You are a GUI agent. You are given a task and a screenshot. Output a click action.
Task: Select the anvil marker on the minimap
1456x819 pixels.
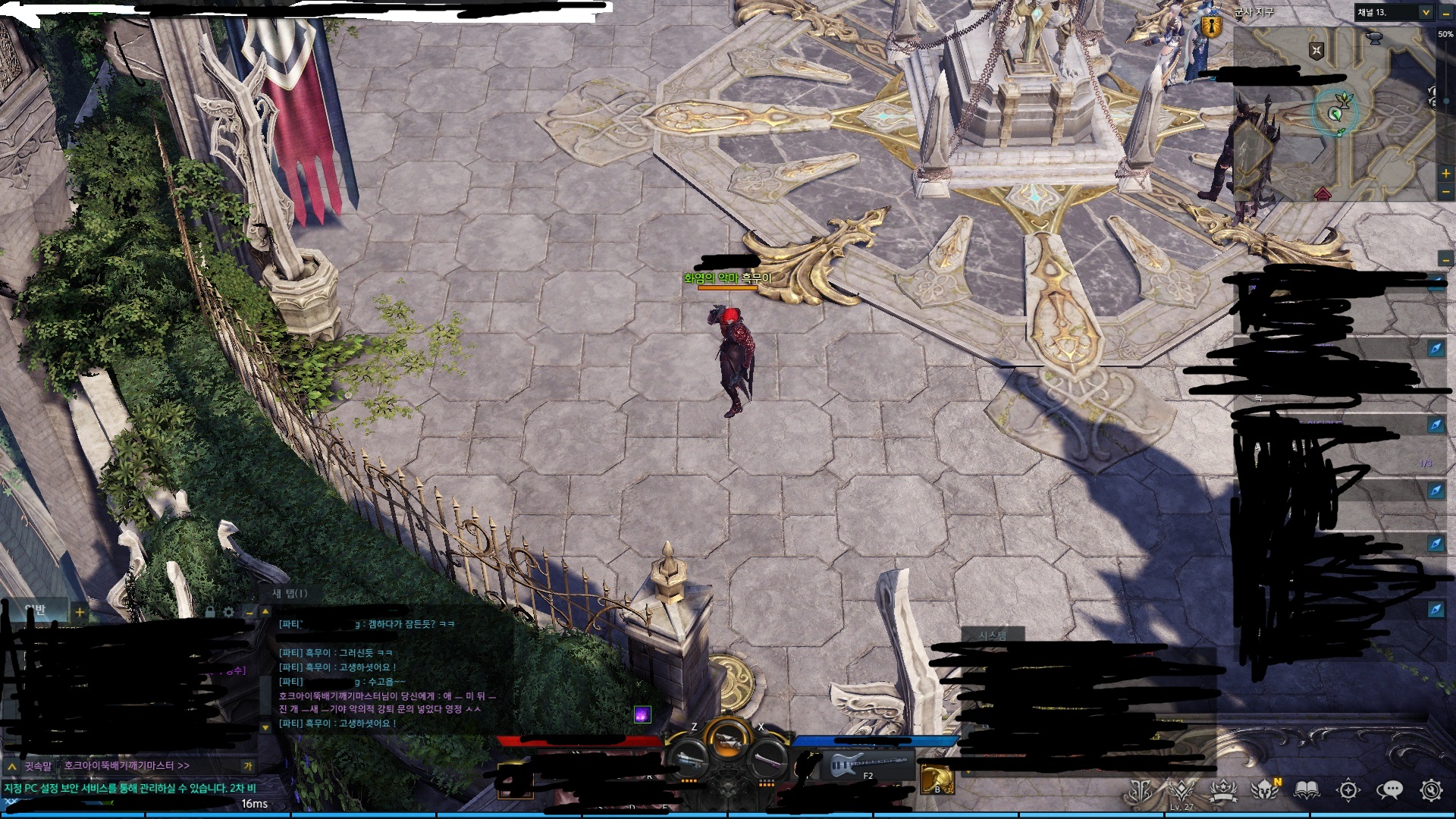(x=1373, y=38)
